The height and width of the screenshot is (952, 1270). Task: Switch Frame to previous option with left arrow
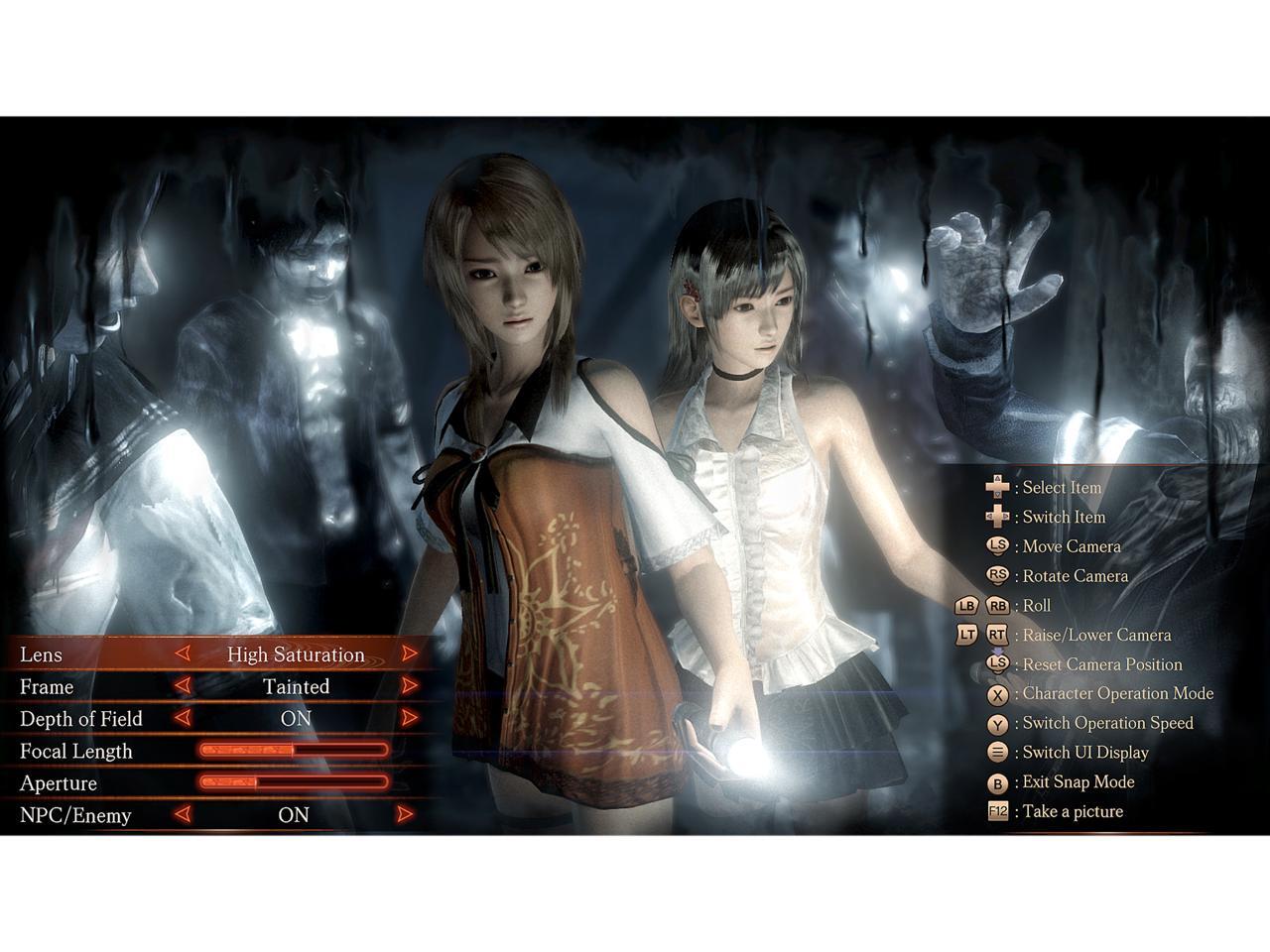pos(182,685)
